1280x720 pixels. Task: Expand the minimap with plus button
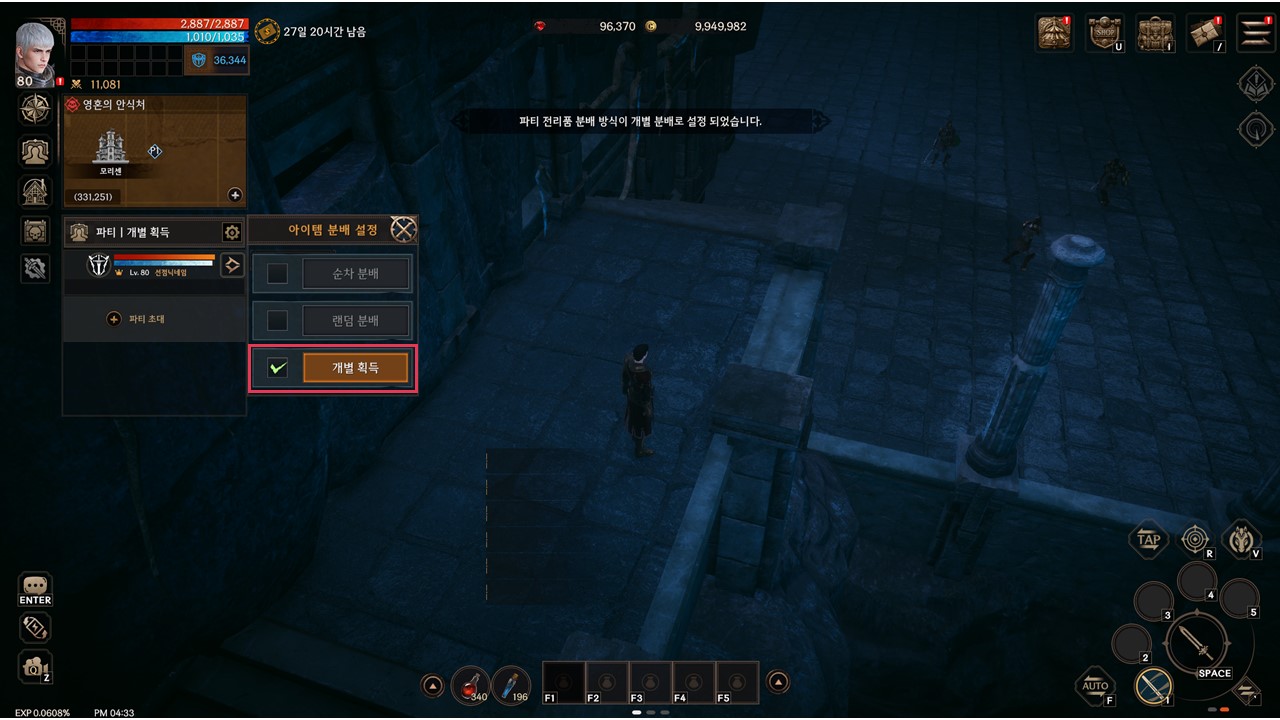click(x=235, y=195)
